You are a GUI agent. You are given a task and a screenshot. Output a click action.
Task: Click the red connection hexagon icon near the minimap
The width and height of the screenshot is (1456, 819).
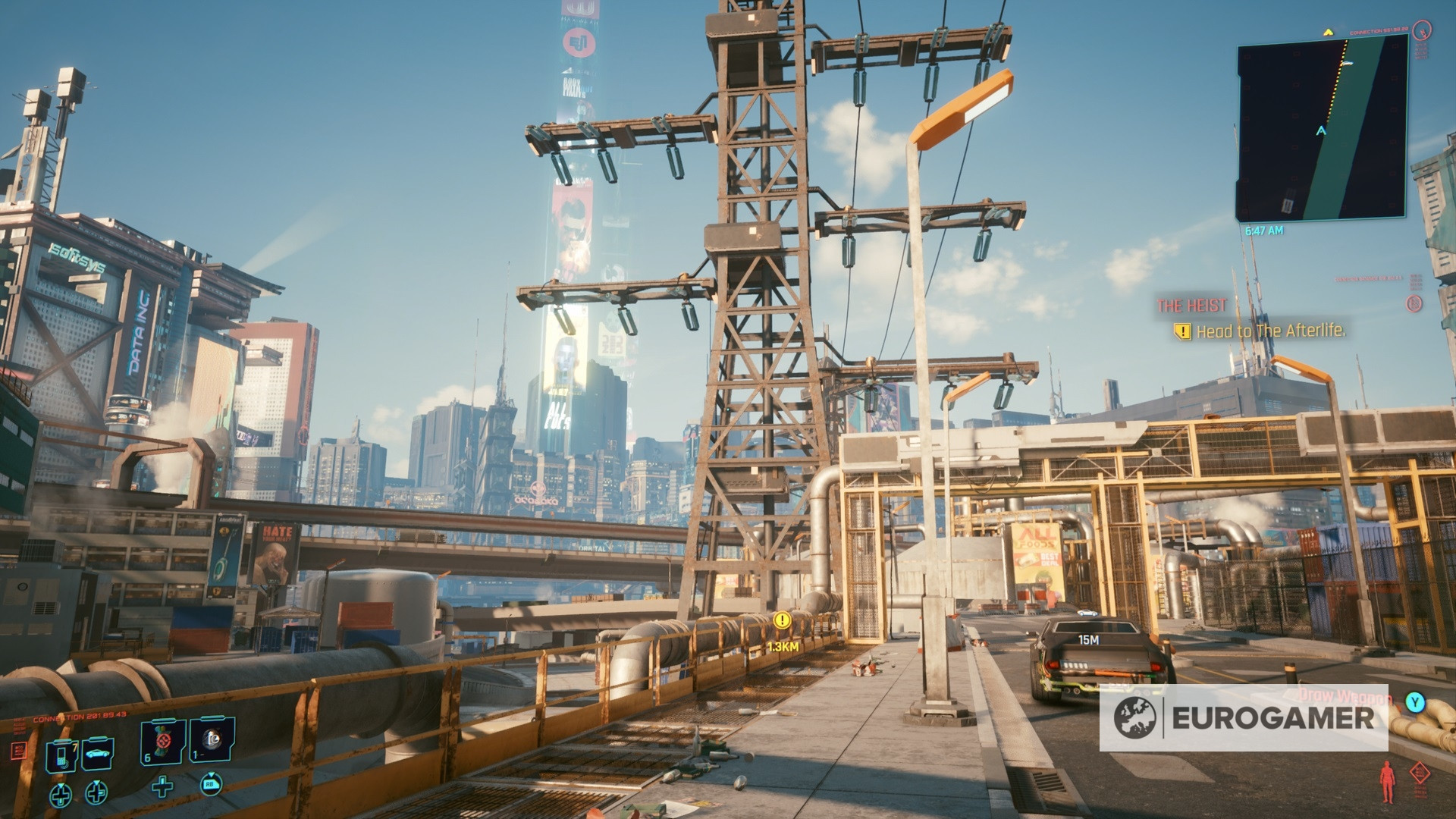pos(1422,32)
